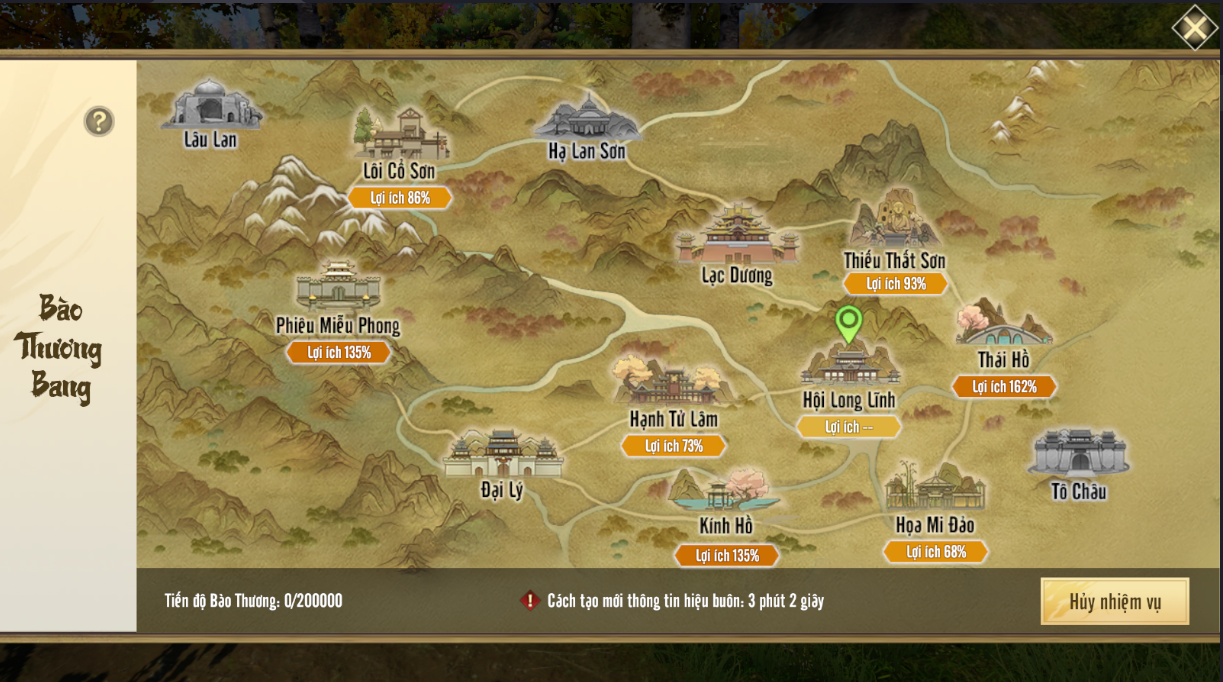The image size is (1223, 682).
Task: Open the question mark help
Action: coord(99,122)
